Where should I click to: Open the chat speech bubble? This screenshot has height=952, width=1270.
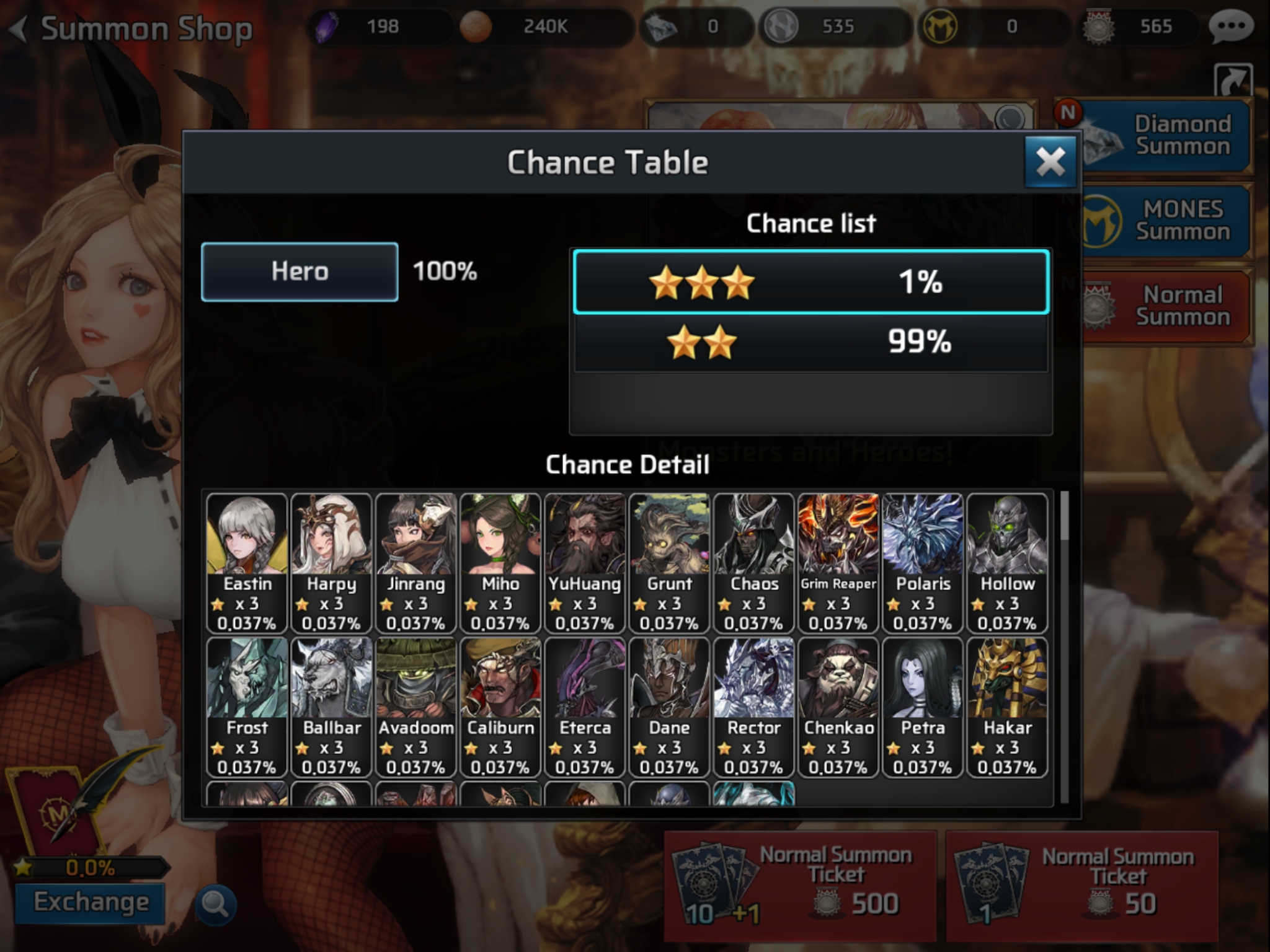(1230, 27)
